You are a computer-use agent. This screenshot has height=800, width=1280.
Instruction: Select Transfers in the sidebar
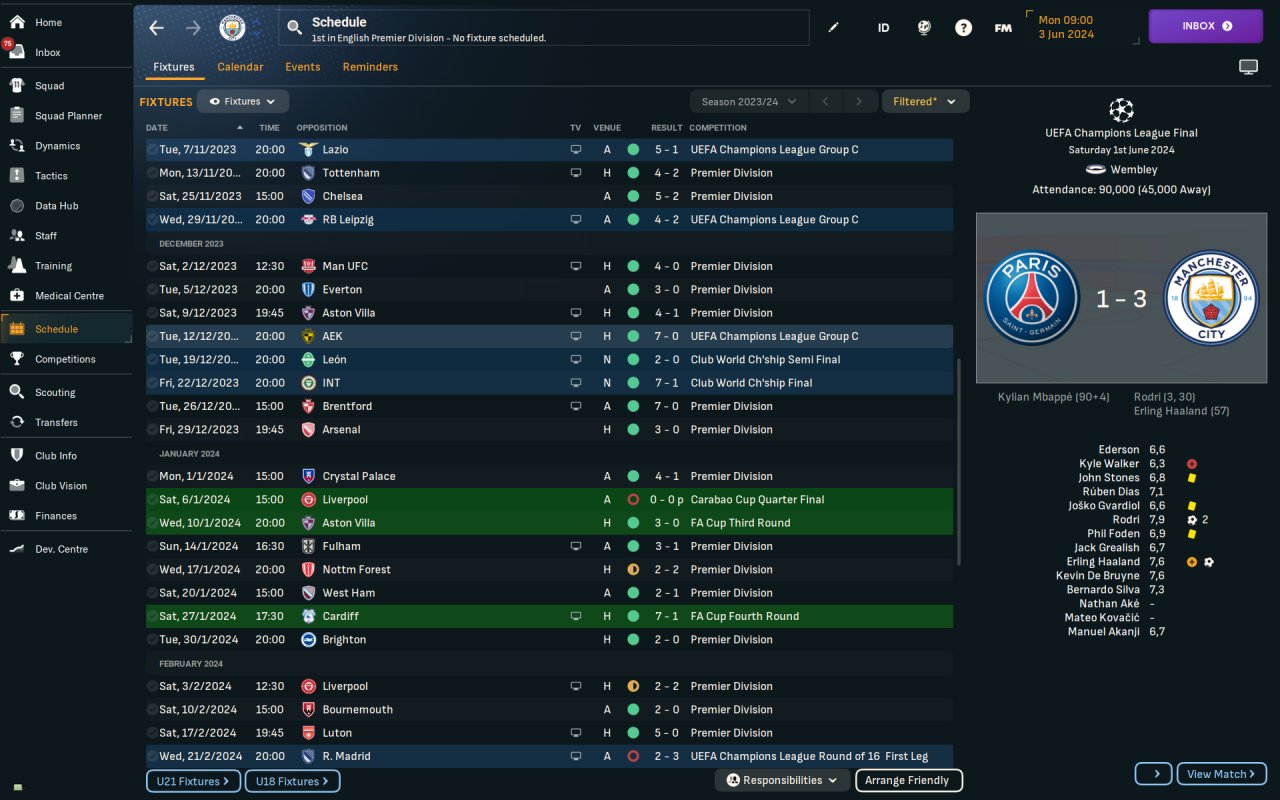[56, 423]
